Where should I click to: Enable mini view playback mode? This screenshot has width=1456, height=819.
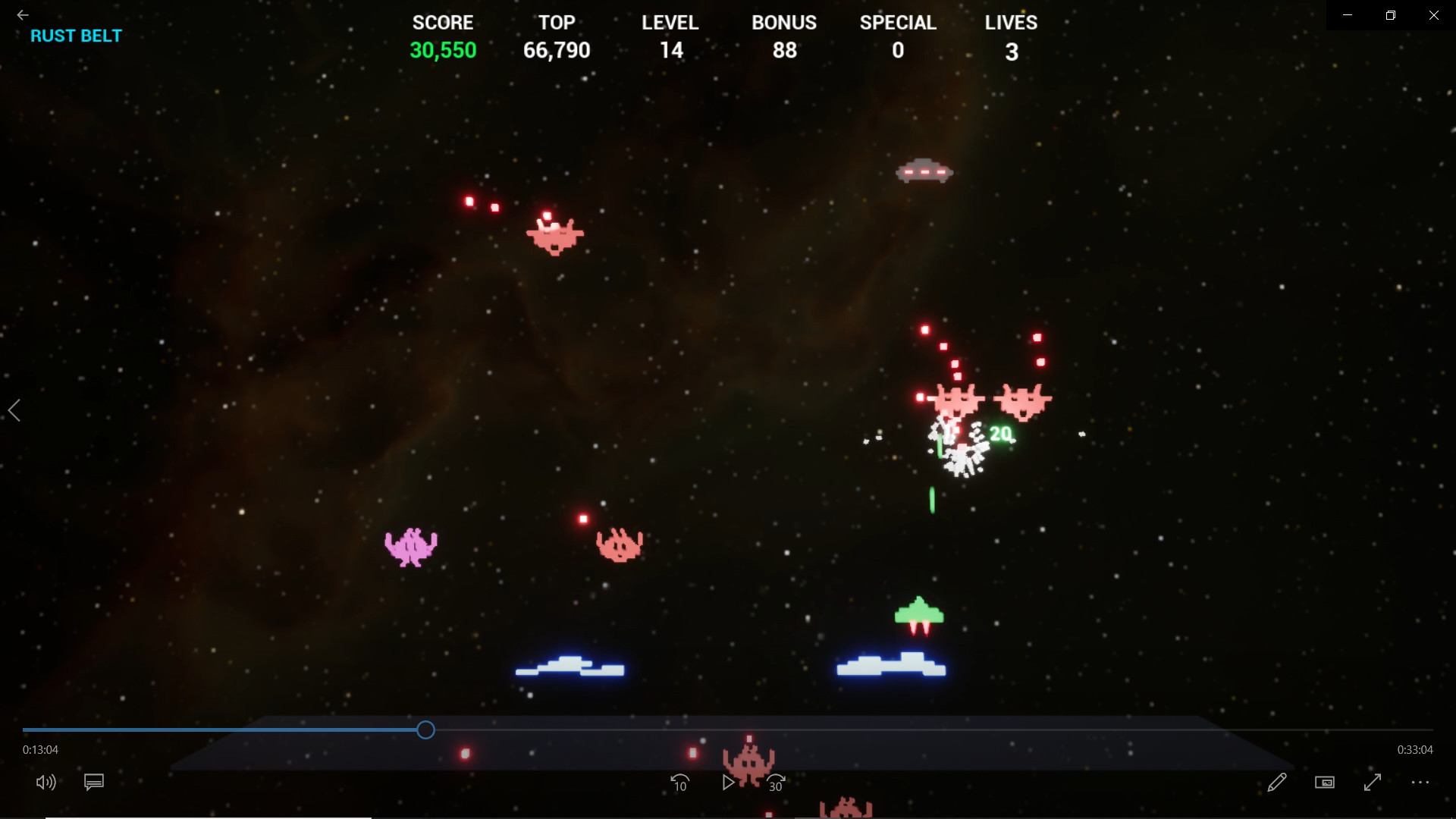(x=1325, y=783)
